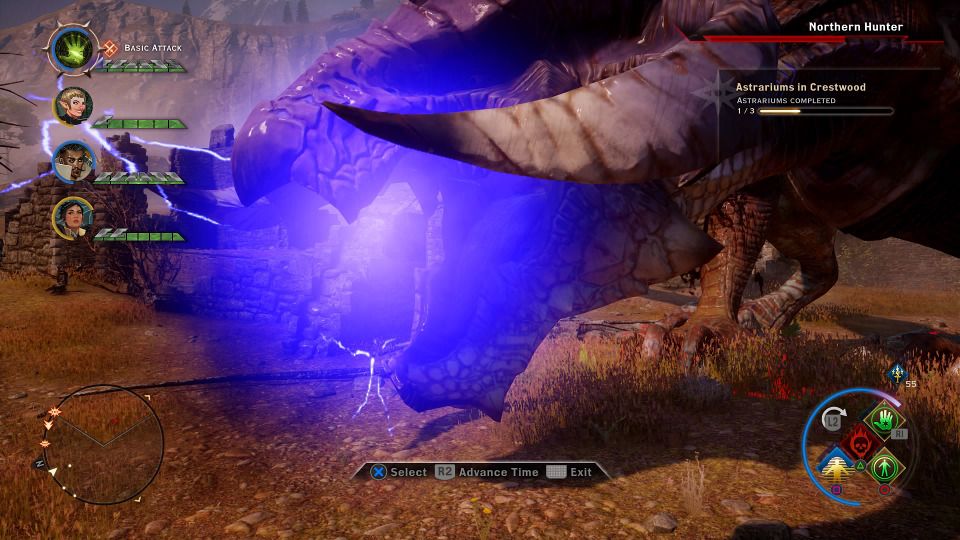
Task: Open the Astrariums in Crestwood quest tracker
Action: click(x=800, y=87)
